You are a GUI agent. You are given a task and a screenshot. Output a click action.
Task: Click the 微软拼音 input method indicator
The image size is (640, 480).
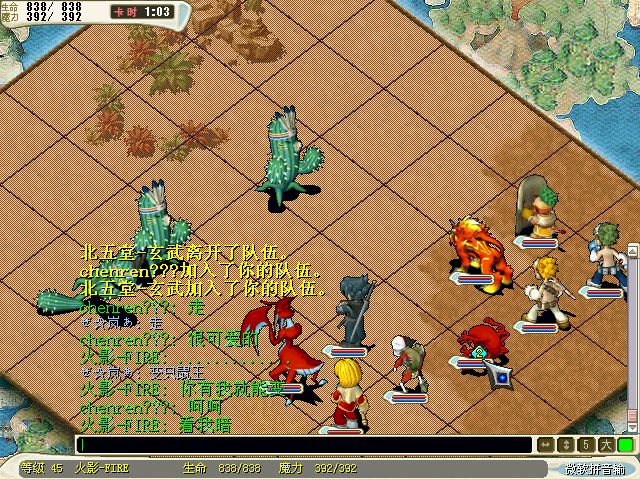click(x=594, y=468)
